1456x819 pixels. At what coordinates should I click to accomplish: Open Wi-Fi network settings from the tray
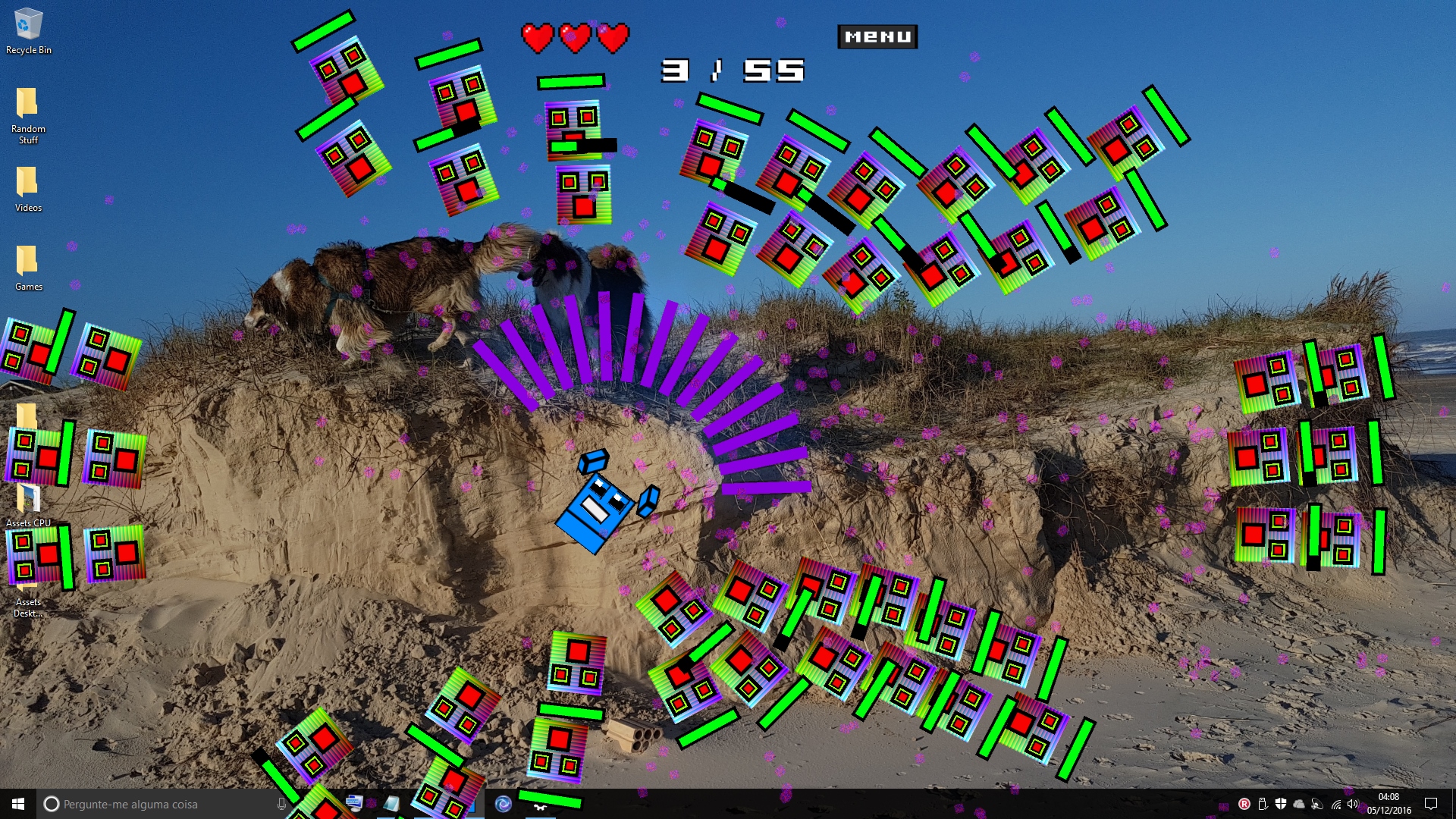(1336, 805)
